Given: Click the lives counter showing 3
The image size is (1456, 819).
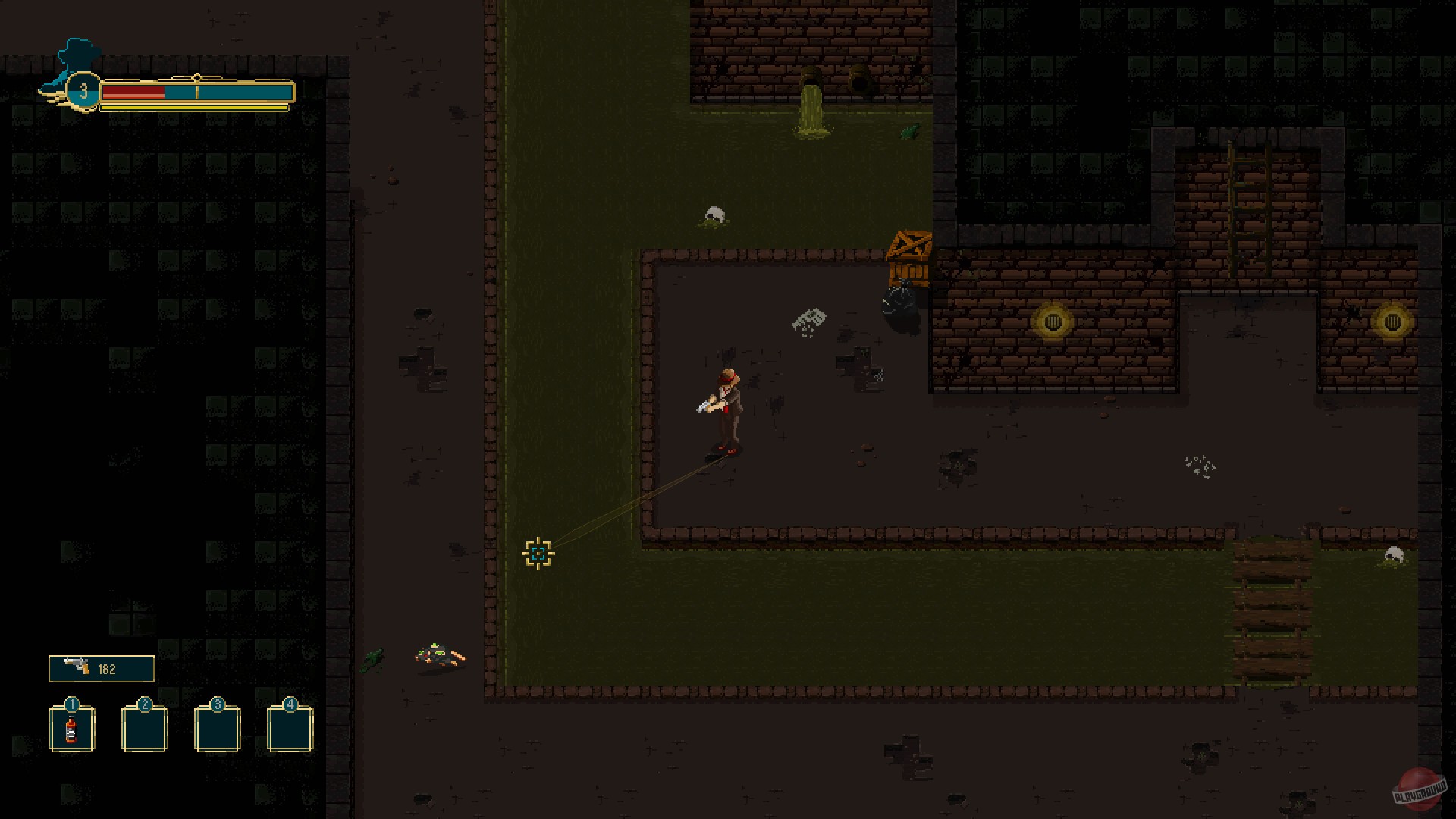Looking at the screenshot, I should [x=83, y=91].
